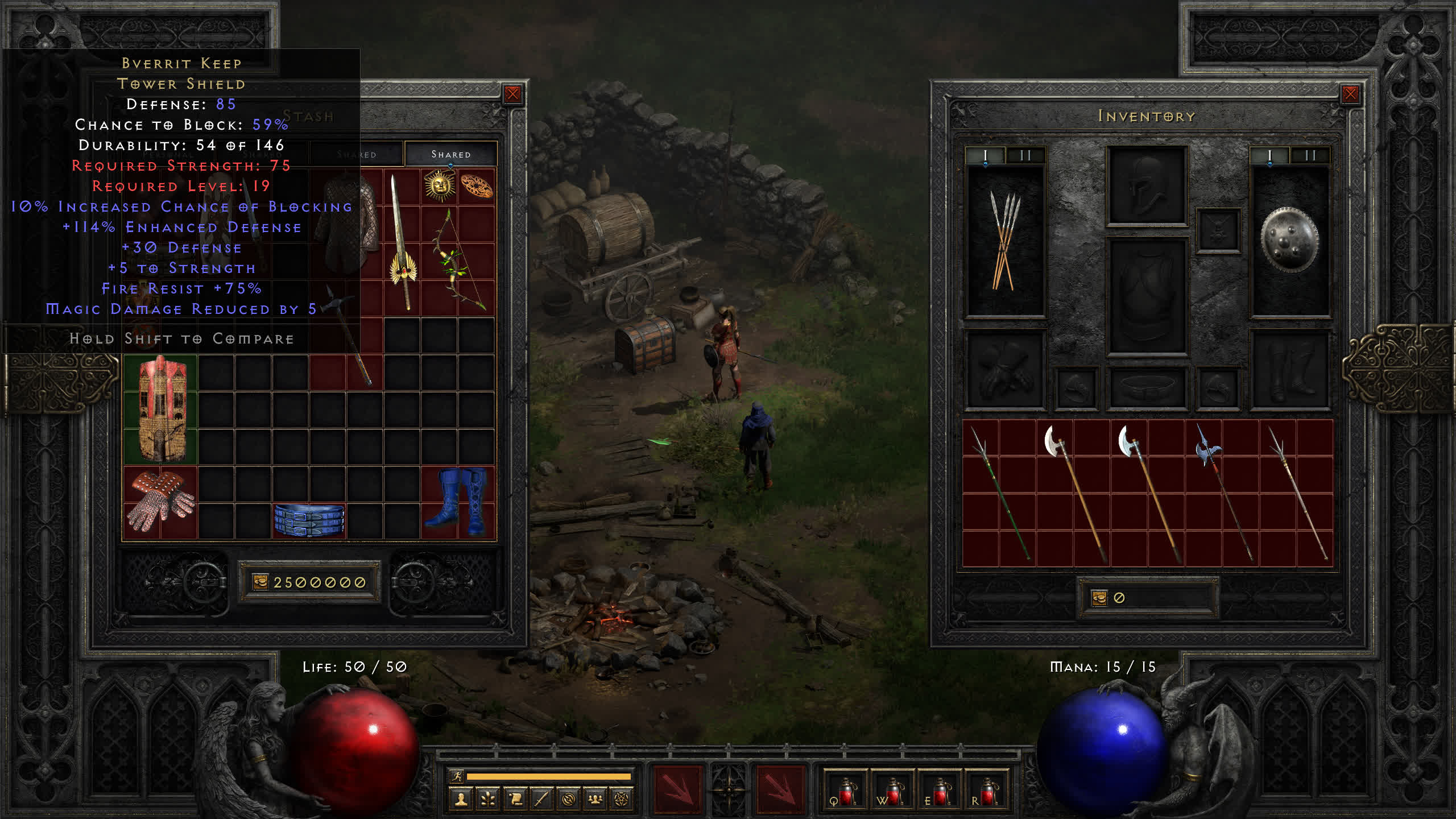Close the Stash panel

pos(512,94)
